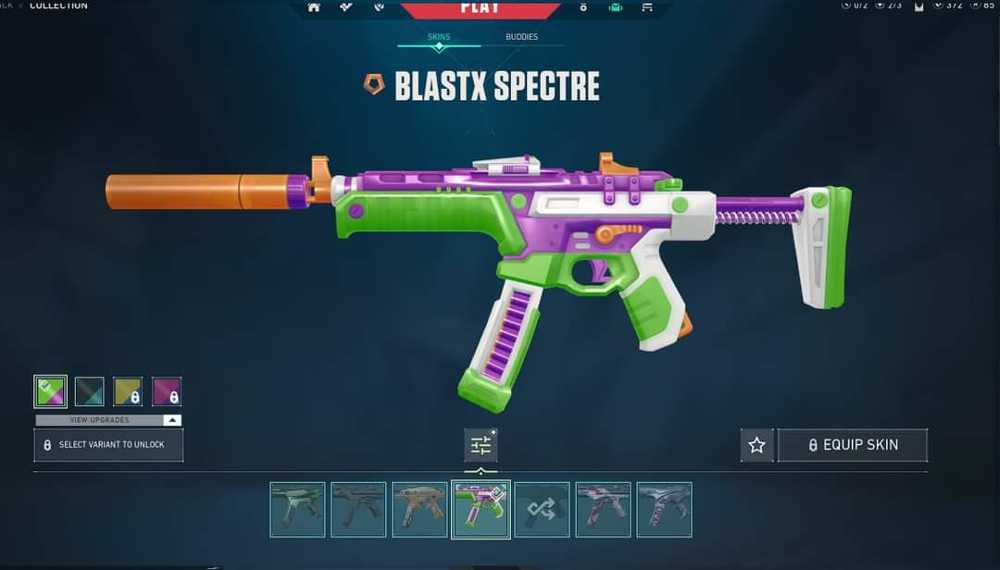The height and width of the screenshot is (570, 1000).
Task: Select the first green Spectre skin thumbnail
Action: click(x=297, y=509)
